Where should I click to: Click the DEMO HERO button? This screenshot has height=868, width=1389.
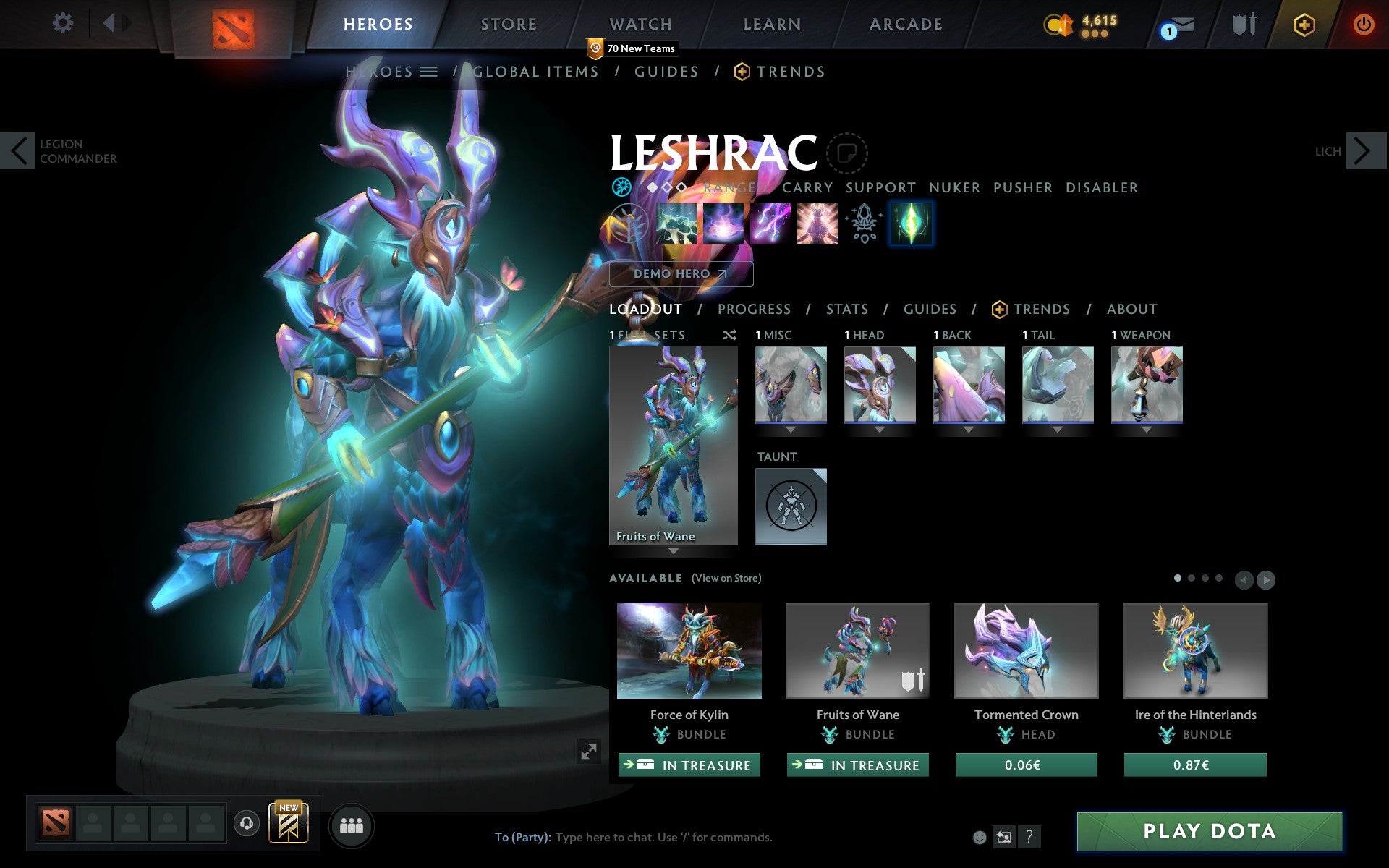tap(681, 274)
